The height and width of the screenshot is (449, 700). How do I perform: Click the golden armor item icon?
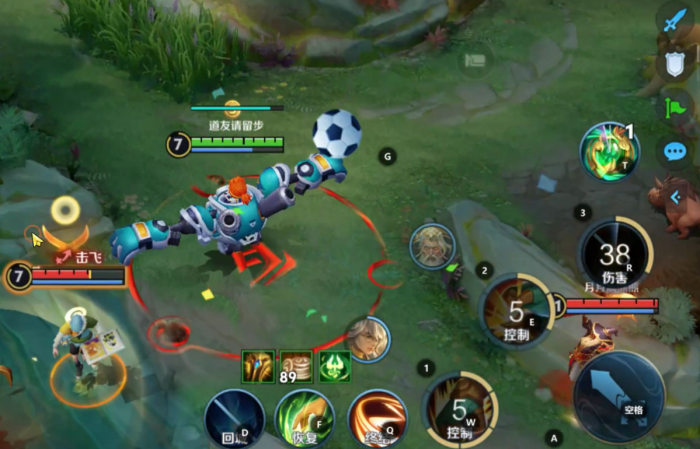[258, 366]
